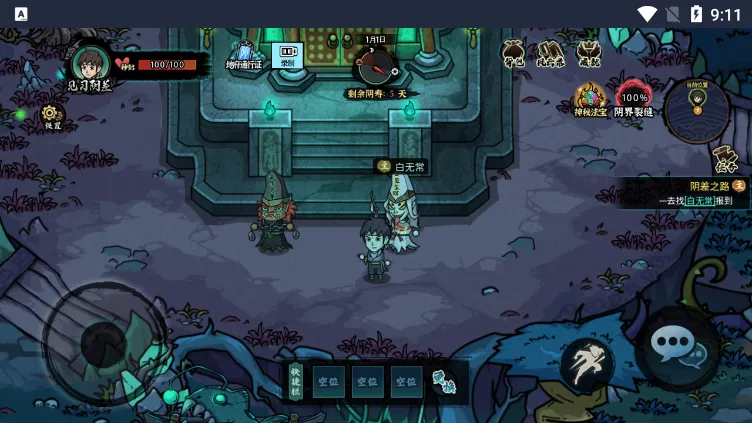The width and height of the screenshot is (752, 423).
Task: Toggle the 录制 recording button
Action: point(287,54)
